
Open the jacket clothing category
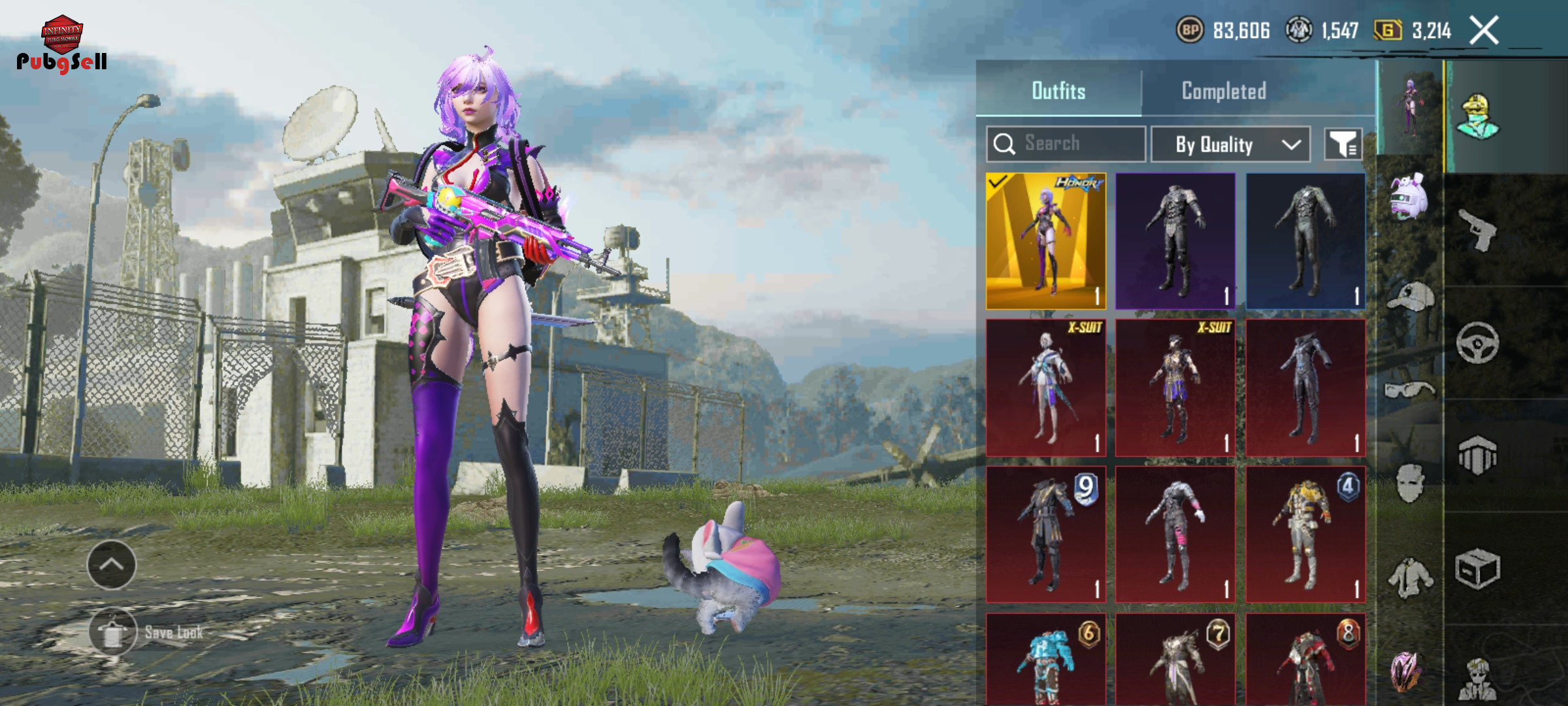click(1410, 577)
